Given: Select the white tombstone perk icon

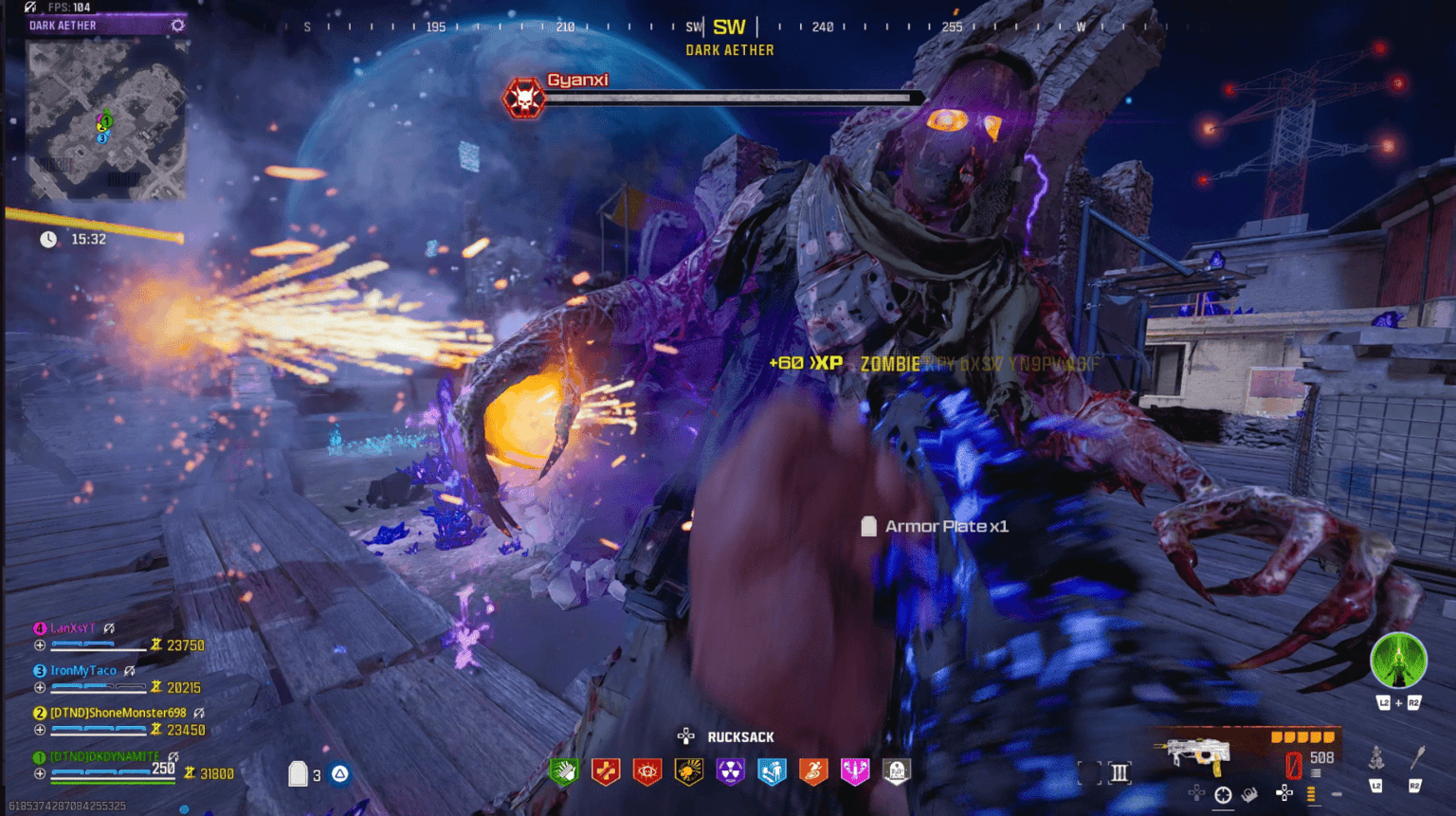Looking at the screenshot, I should click(x=896, y=771).
